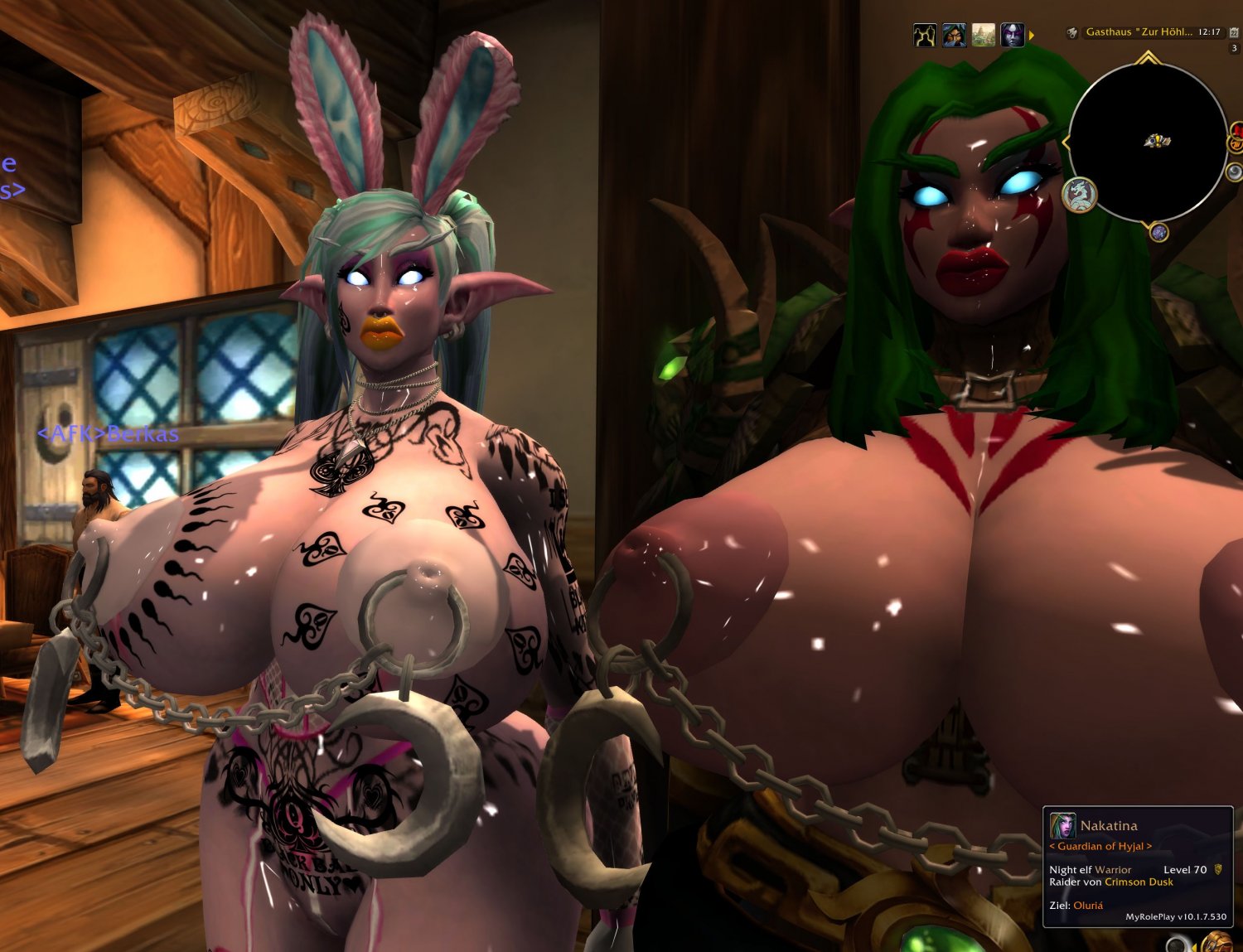Image resolution: width=1243 pixels, height=952 pixels.
Task: Click the quest exclamation marker in the minimap center
Action: point(1157,142)
